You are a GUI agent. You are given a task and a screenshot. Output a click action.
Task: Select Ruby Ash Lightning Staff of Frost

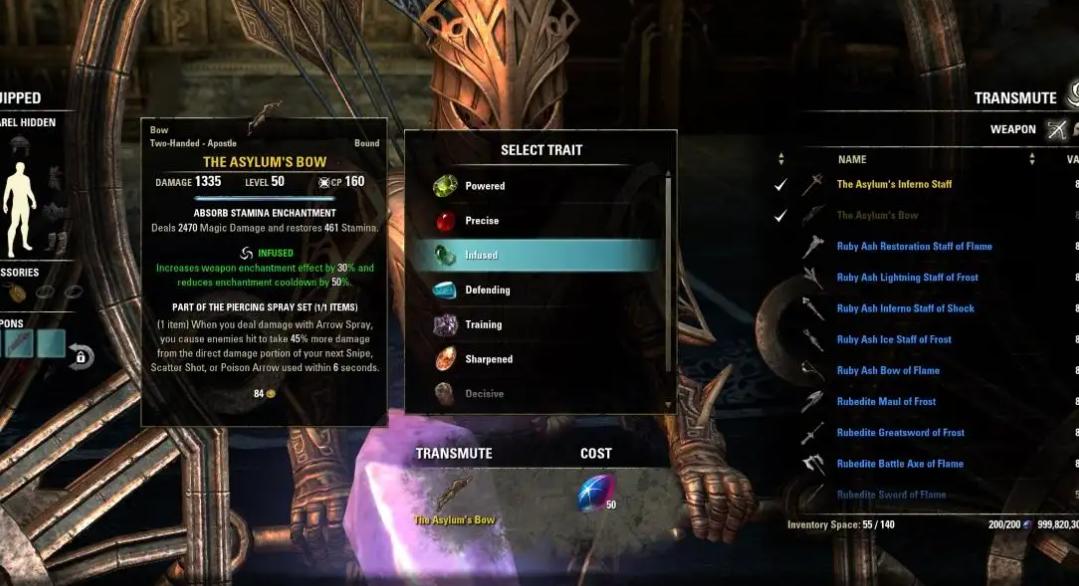coord(907,277)
